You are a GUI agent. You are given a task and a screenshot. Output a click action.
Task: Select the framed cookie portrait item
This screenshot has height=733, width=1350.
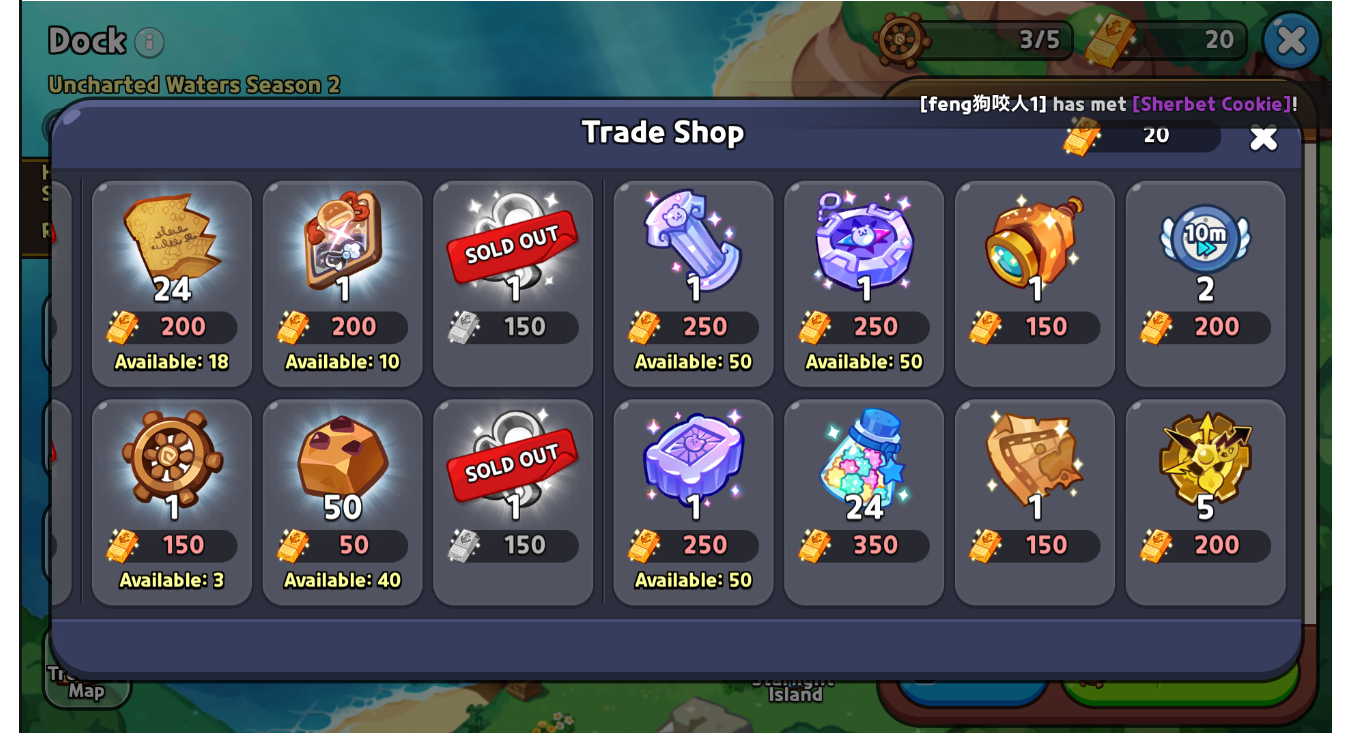click(x=343, y=283)
